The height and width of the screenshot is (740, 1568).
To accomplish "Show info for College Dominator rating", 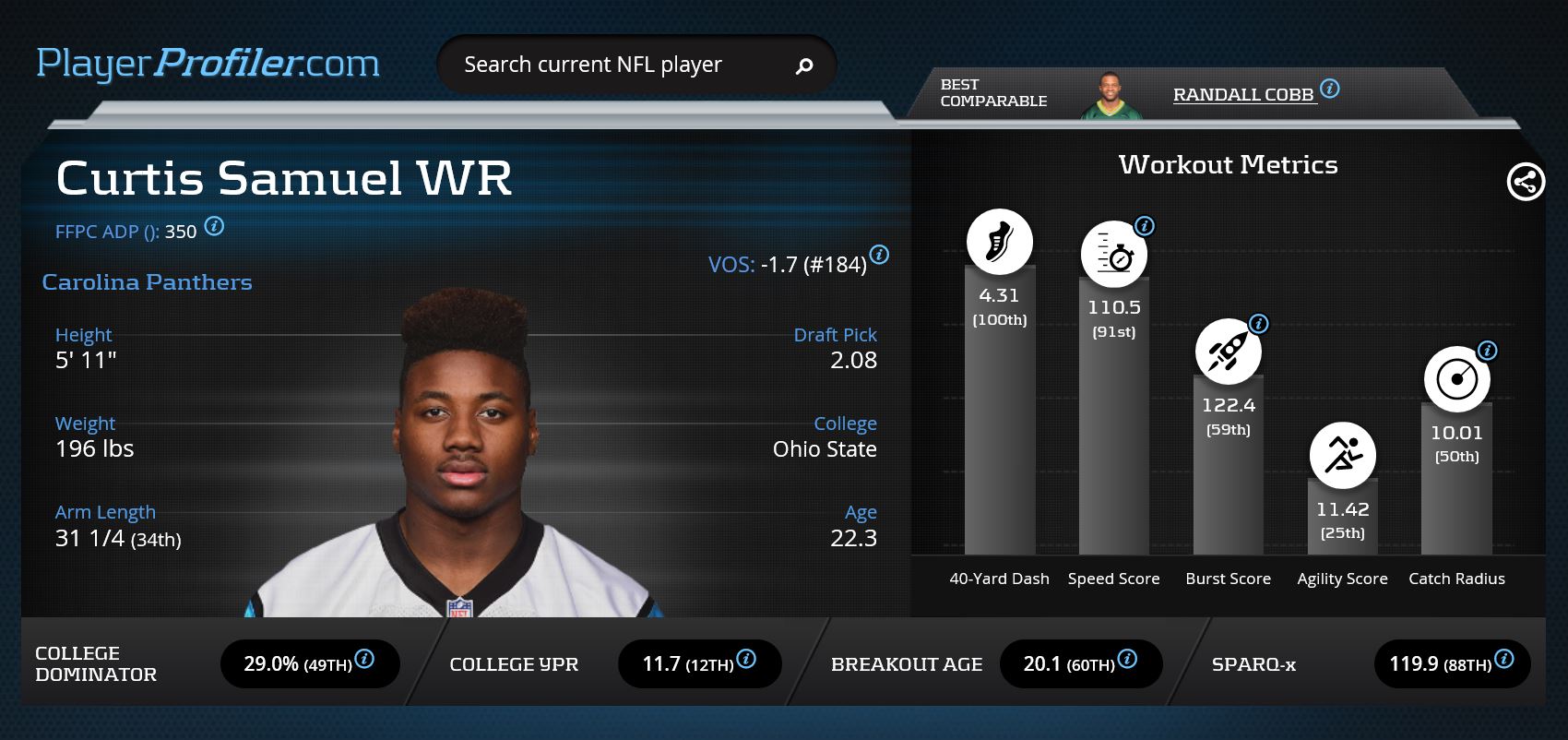I will tap(365, 659).
